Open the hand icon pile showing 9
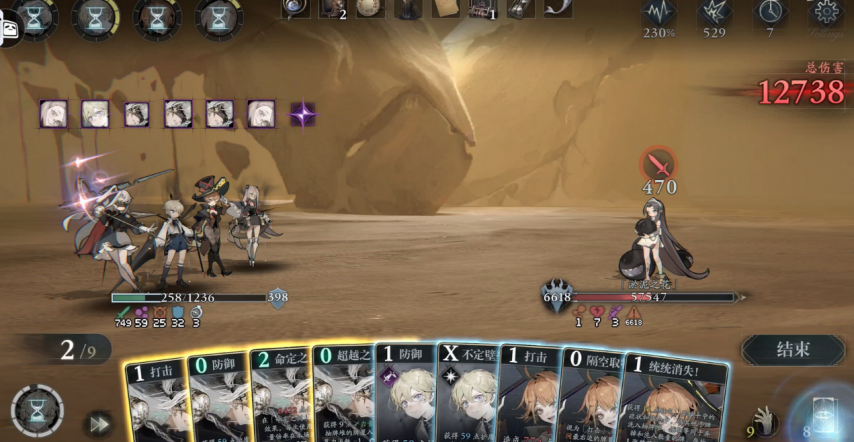 765,420
